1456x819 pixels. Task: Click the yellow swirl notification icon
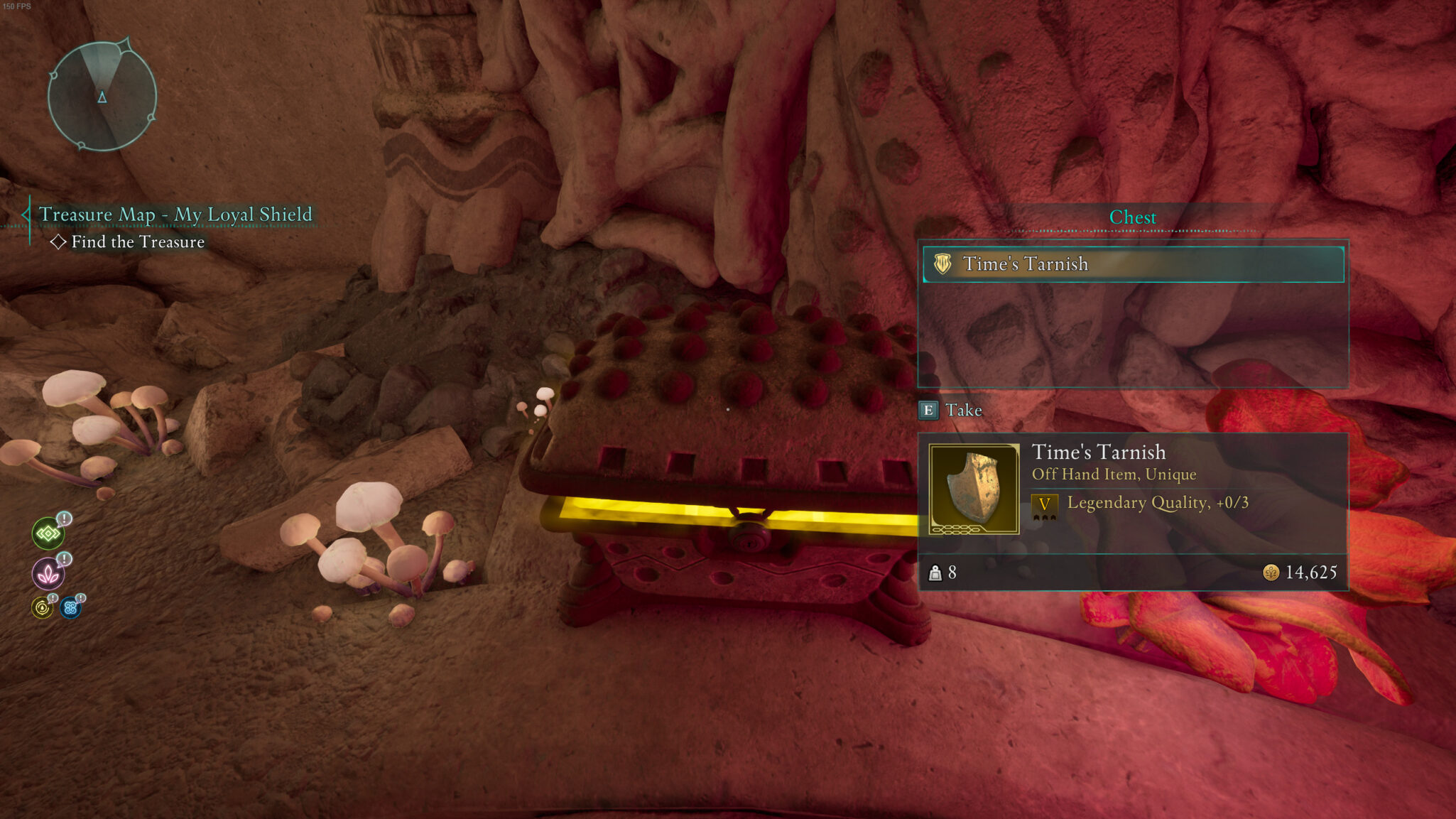tap(43, 608)
